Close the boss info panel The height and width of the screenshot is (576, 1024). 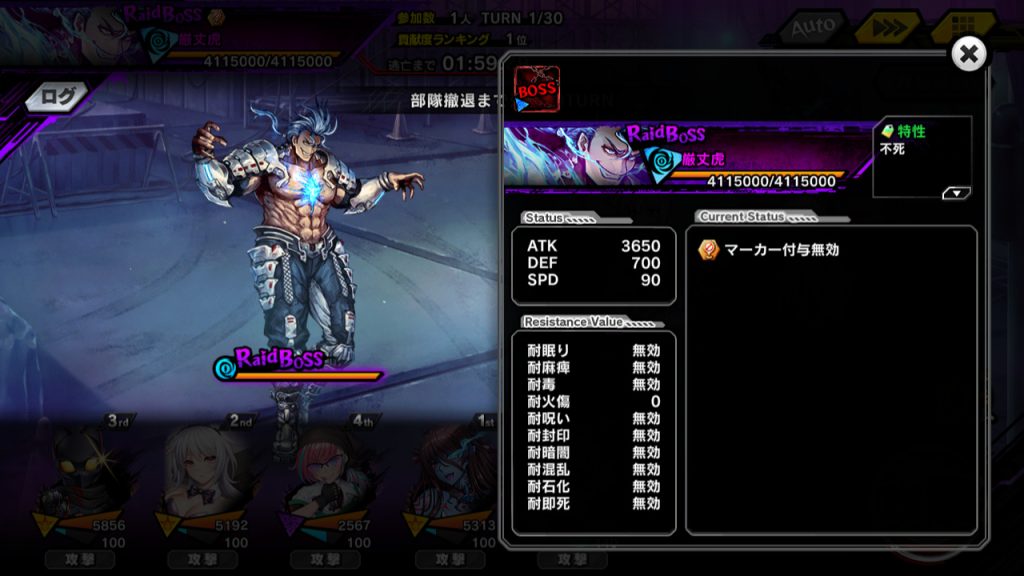968,55
